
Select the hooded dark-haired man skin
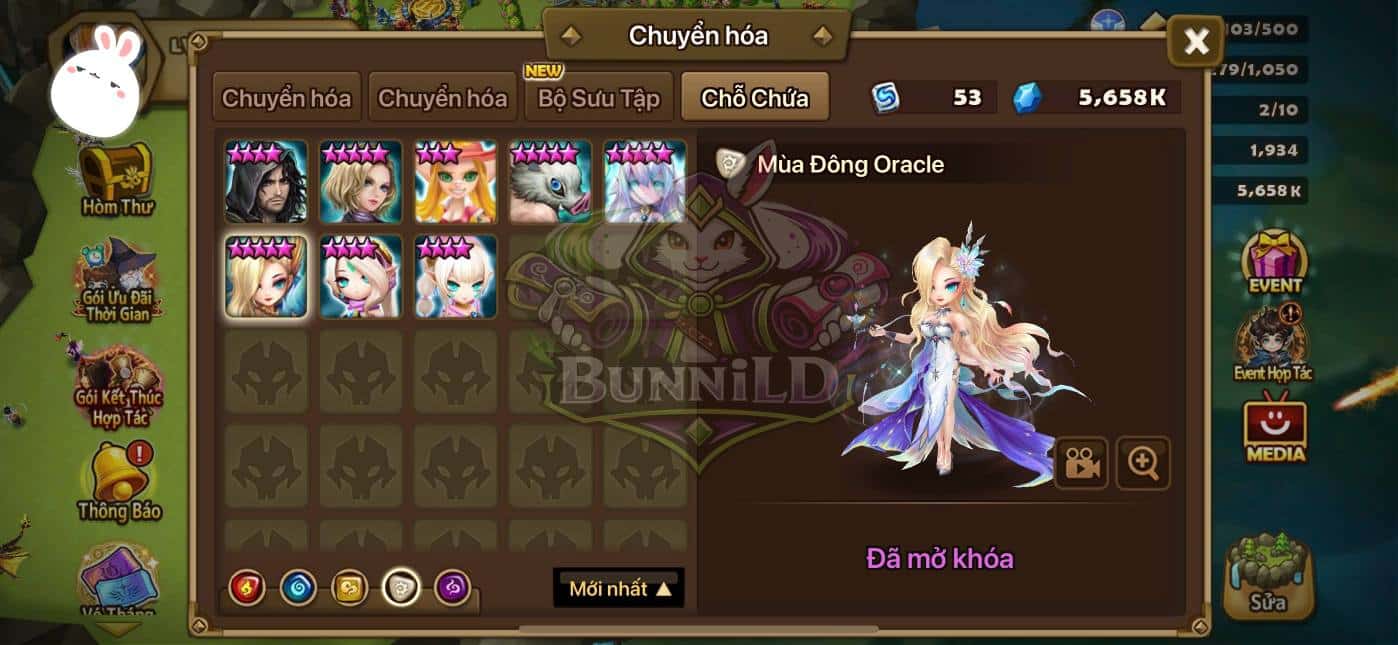[266, 182]
